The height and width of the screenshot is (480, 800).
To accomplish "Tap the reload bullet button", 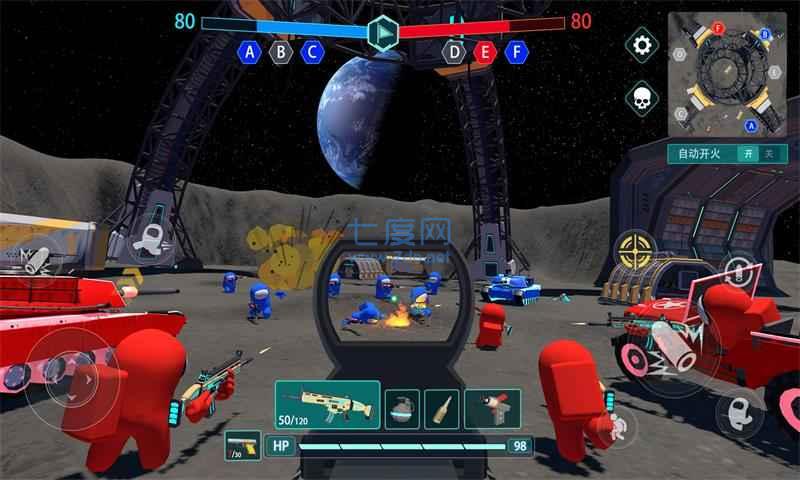I will (x=738, y=272).
